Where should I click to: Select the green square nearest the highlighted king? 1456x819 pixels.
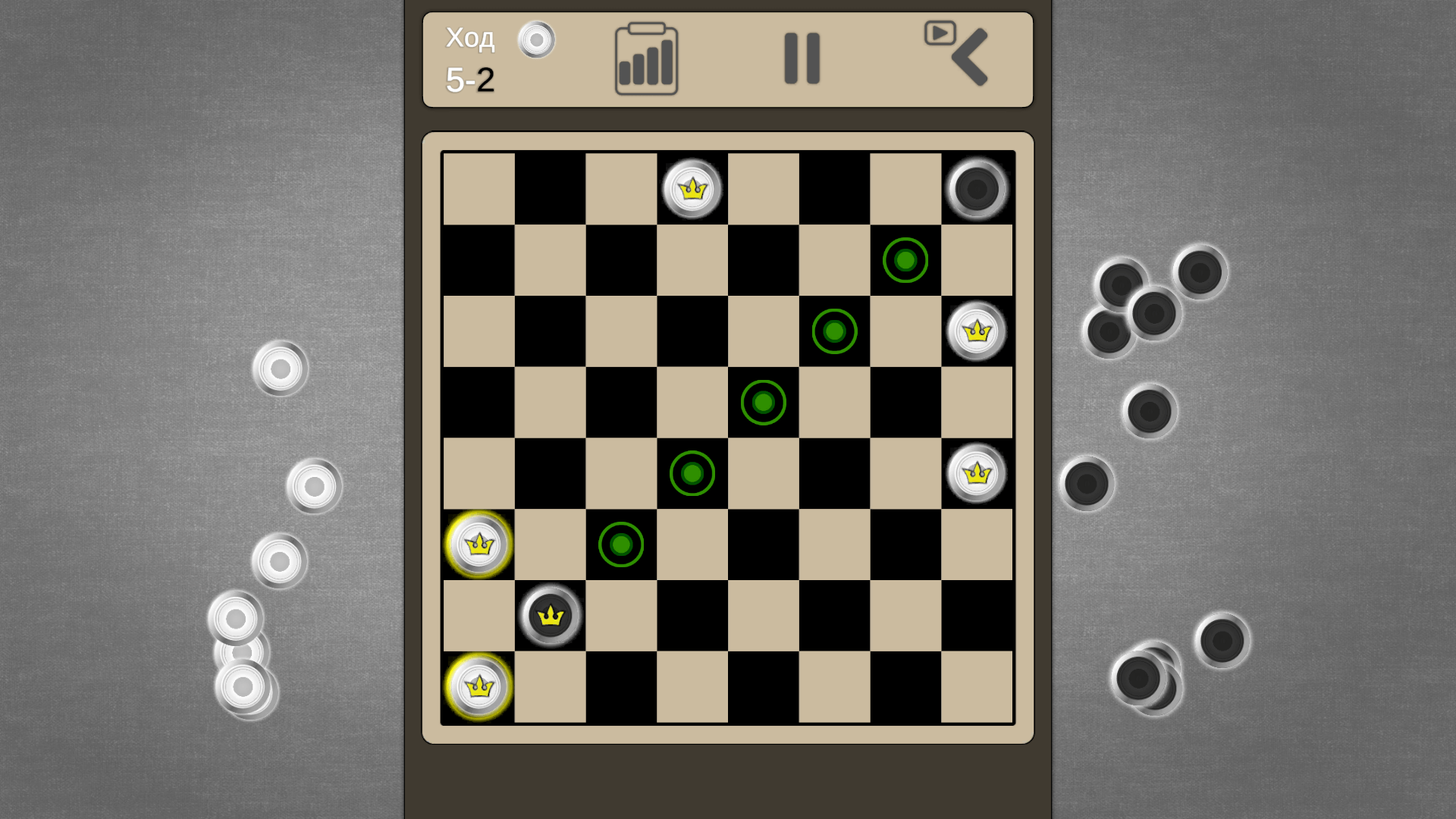(620, 543)
